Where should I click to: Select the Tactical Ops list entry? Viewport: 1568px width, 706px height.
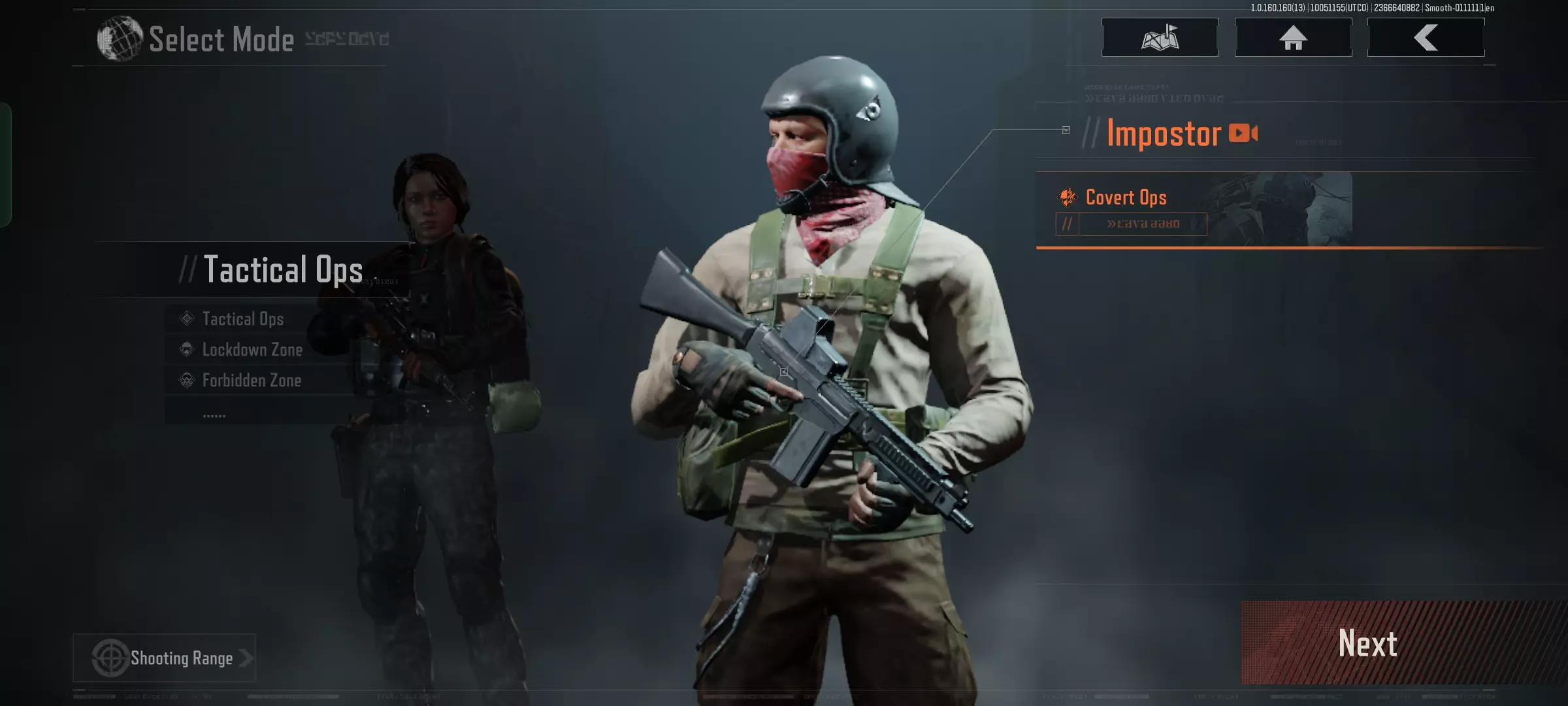pos(243,319)
